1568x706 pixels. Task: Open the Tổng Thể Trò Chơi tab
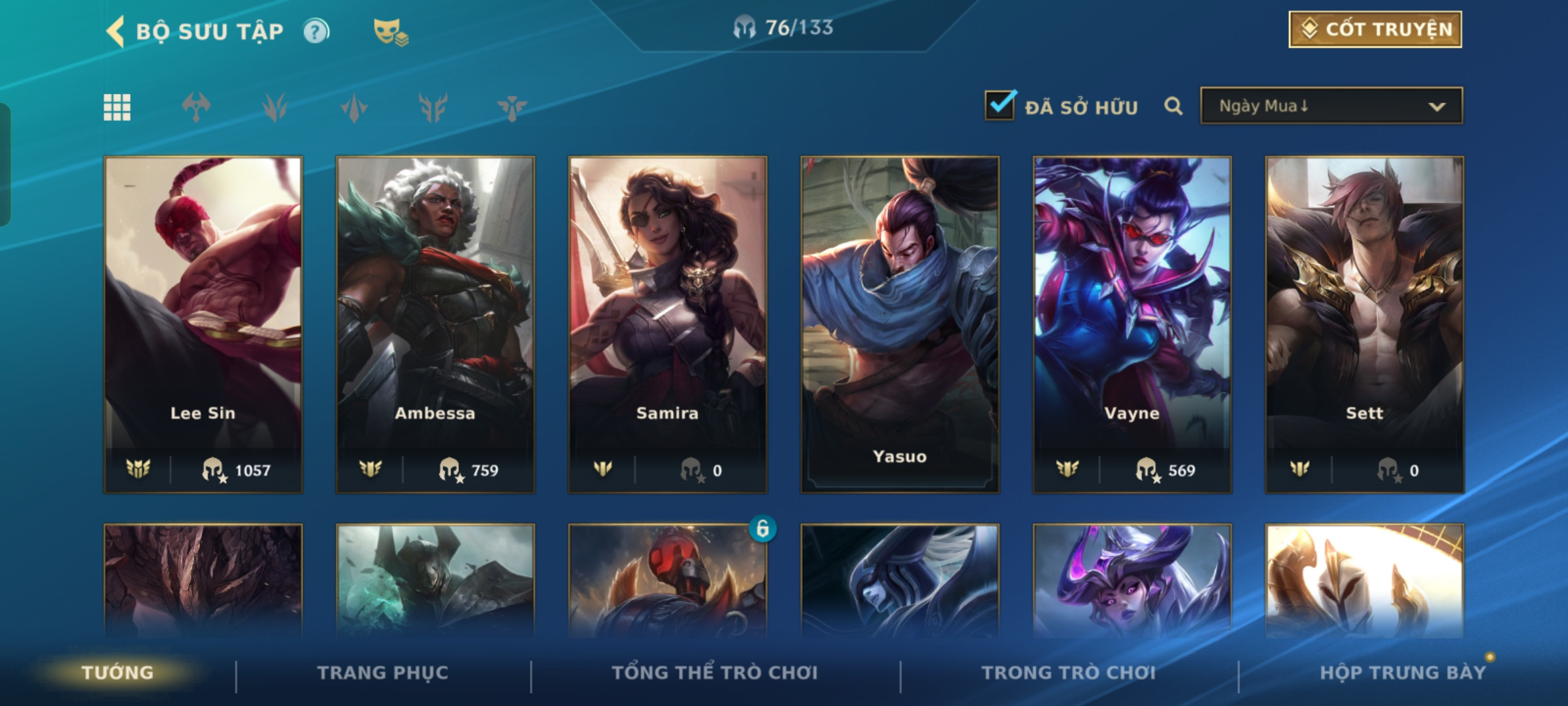(715, 673)
